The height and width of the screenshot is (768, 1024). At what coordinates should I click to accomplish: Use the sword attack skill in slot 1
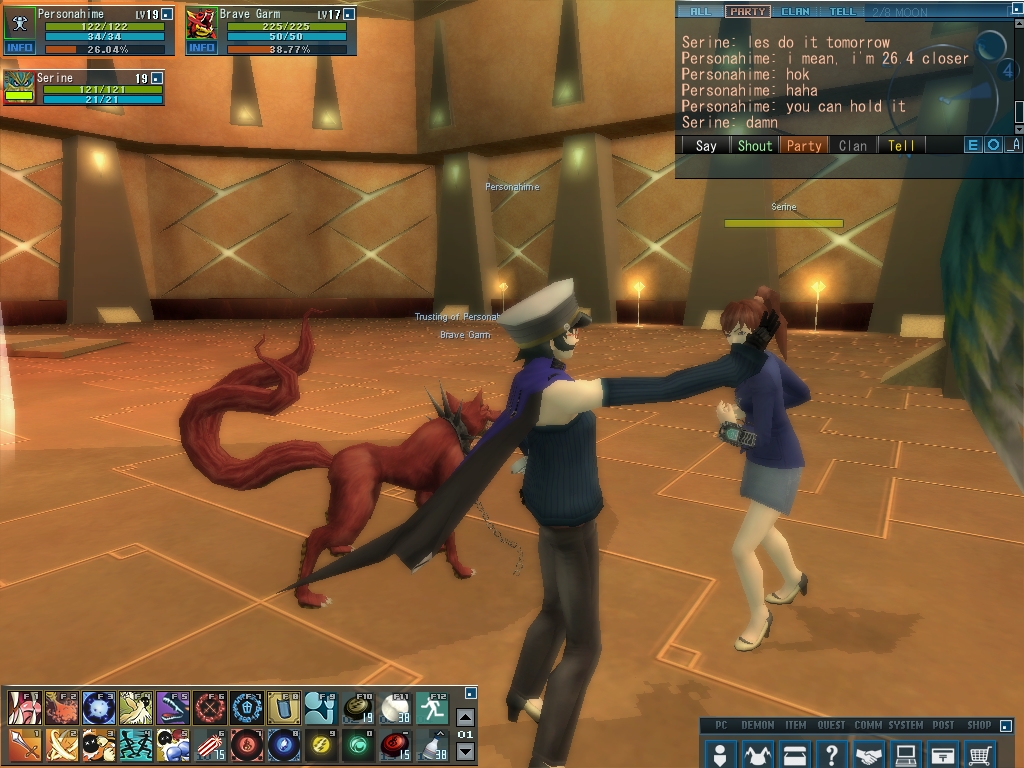(24, 745)
